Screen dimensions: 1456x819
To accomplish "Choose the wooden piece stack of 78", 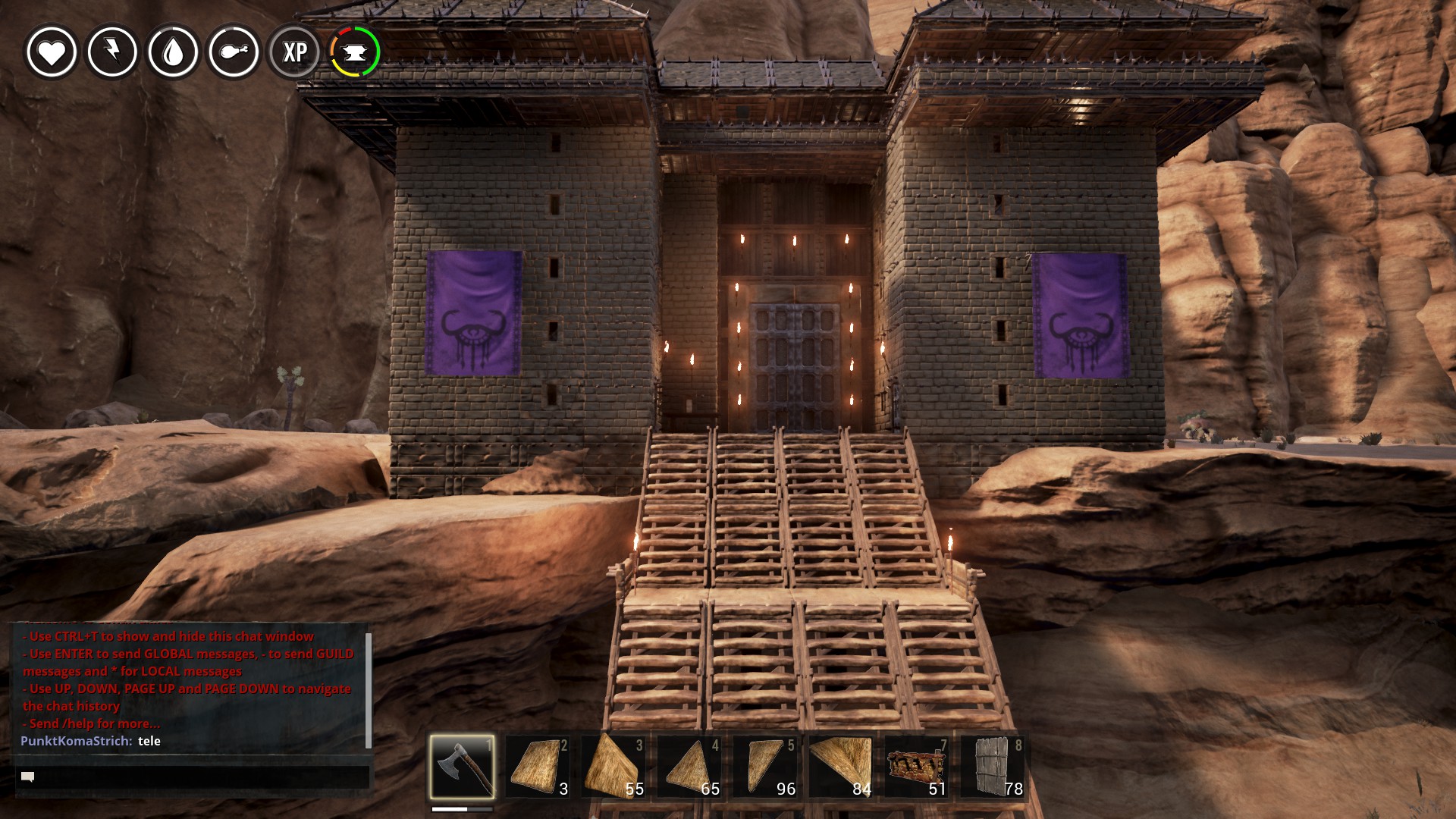I will pyautogui.click(x=993, y=766).
